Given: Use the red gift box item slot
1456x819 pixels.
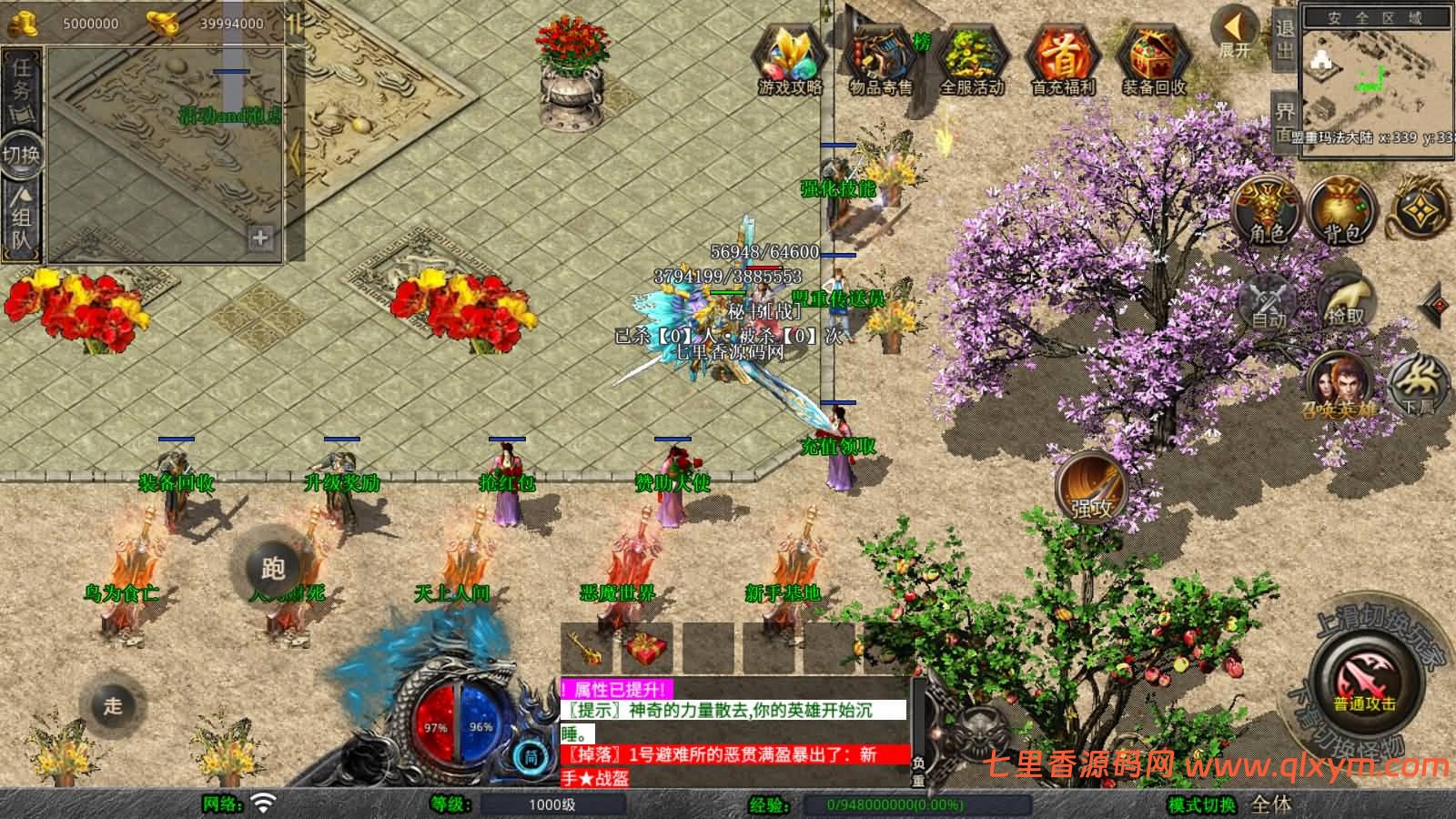Looking at the screenshot, I should pyautogui.click(x=645, y=648).
